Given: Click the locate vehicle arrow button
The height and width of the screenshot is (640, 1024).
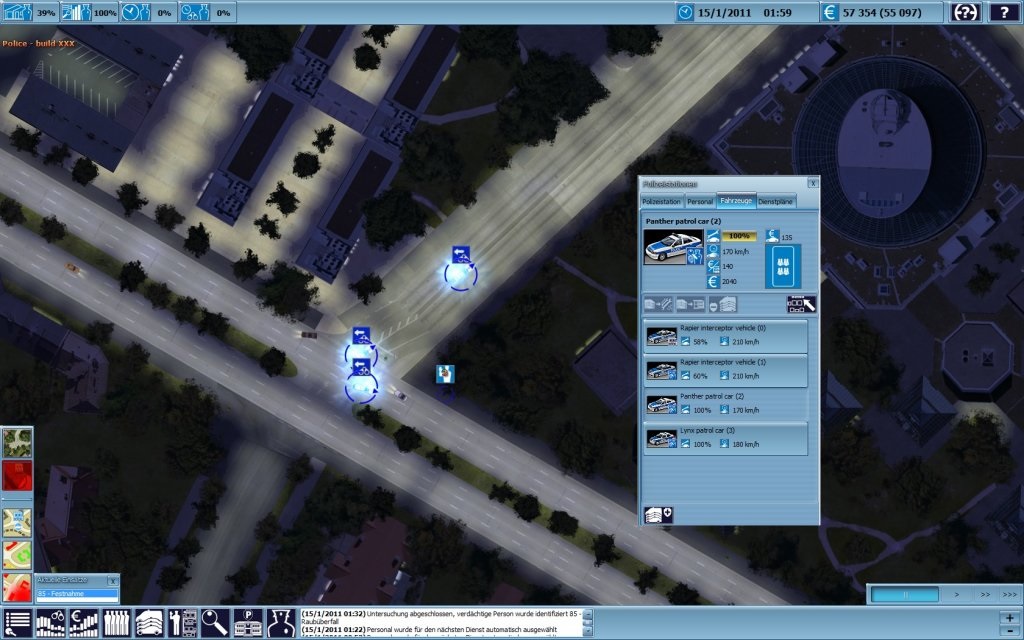Looking at the screenshot, I should coord(802,304).
